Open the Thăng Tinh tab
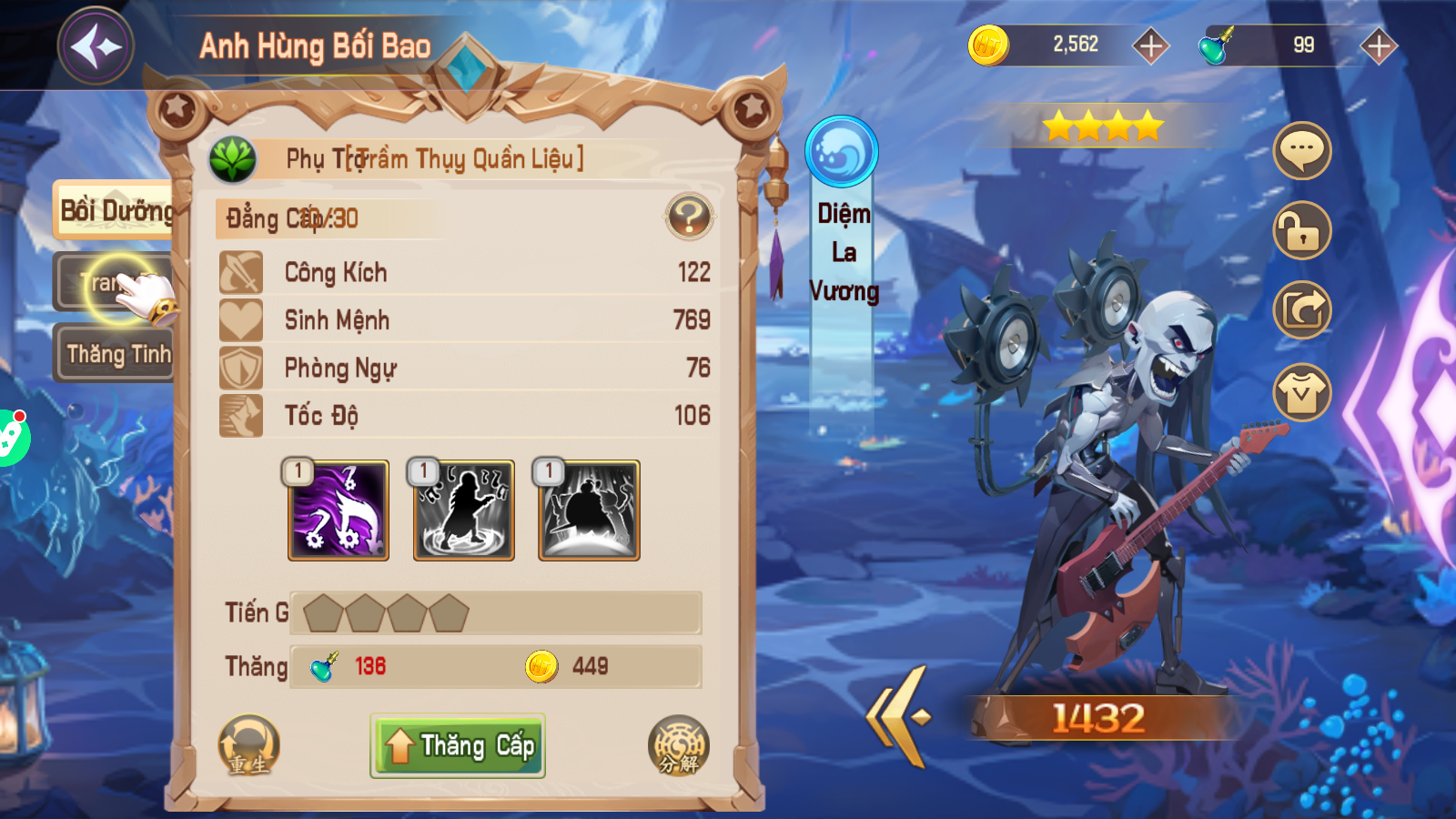Image resolution: width=1456 pixels, height=819 pixels. [x=117, y=353]
